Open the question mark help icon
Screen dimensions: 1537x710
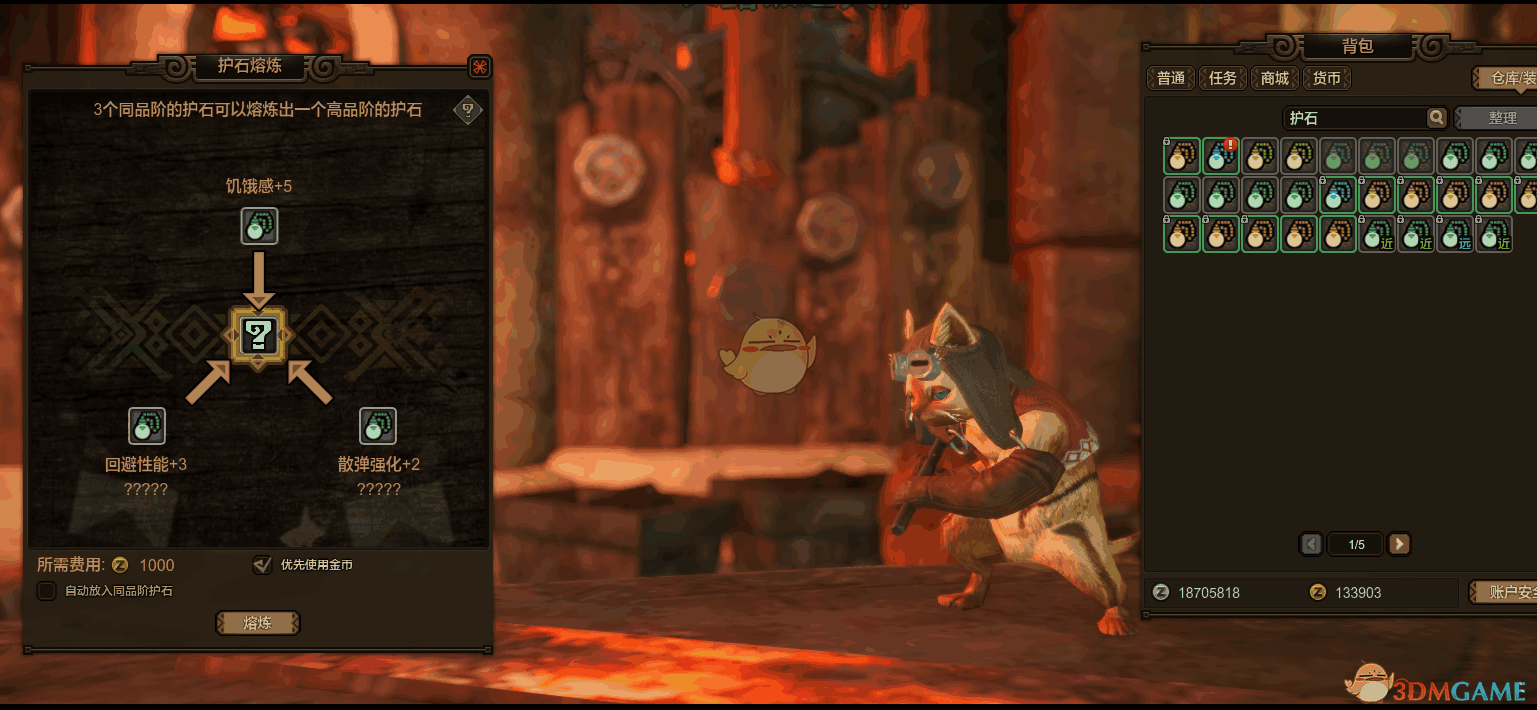point(467,110)
